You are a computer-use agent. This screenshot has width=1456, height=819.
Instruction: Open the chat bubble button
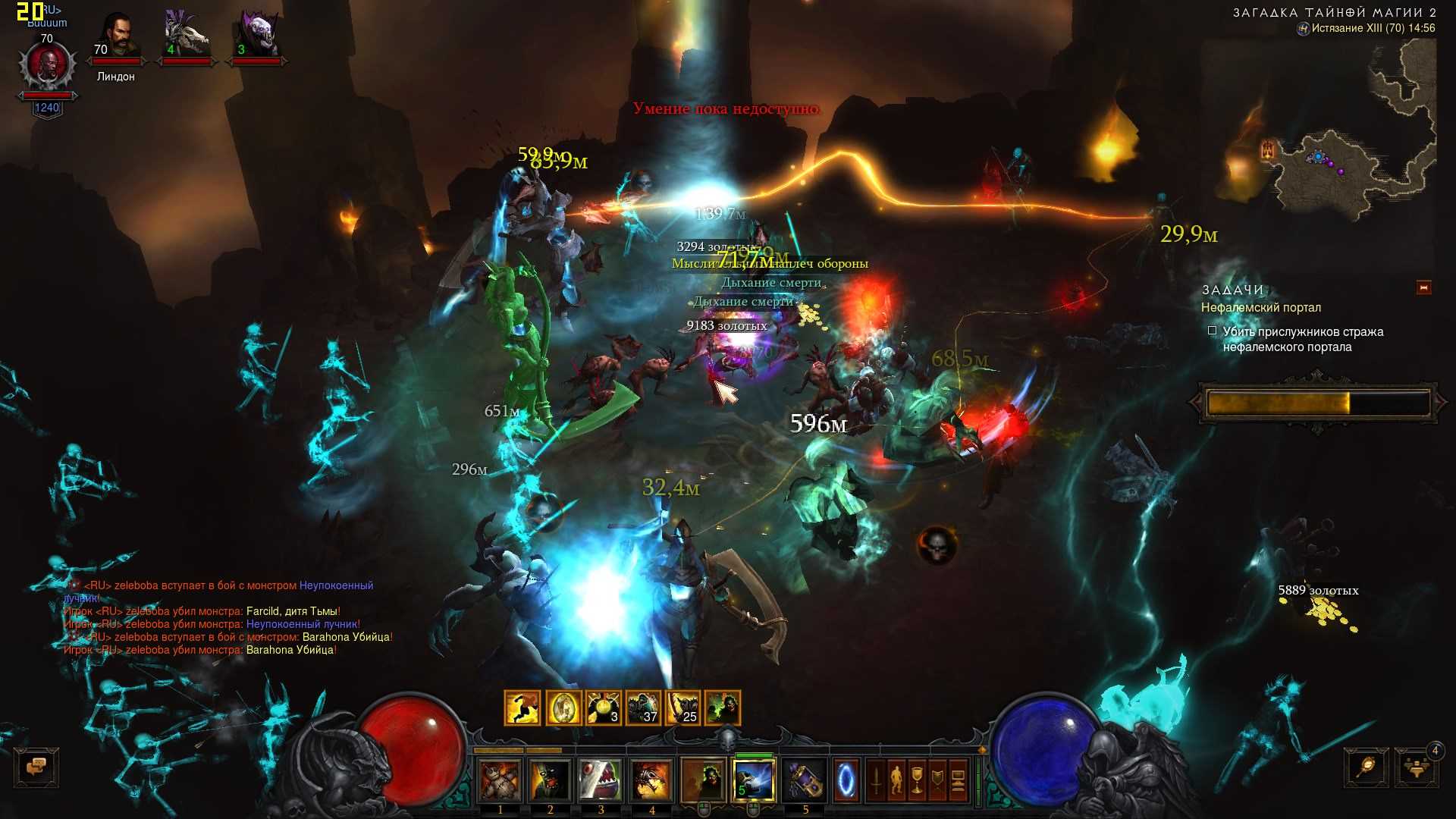pos(36,767)
